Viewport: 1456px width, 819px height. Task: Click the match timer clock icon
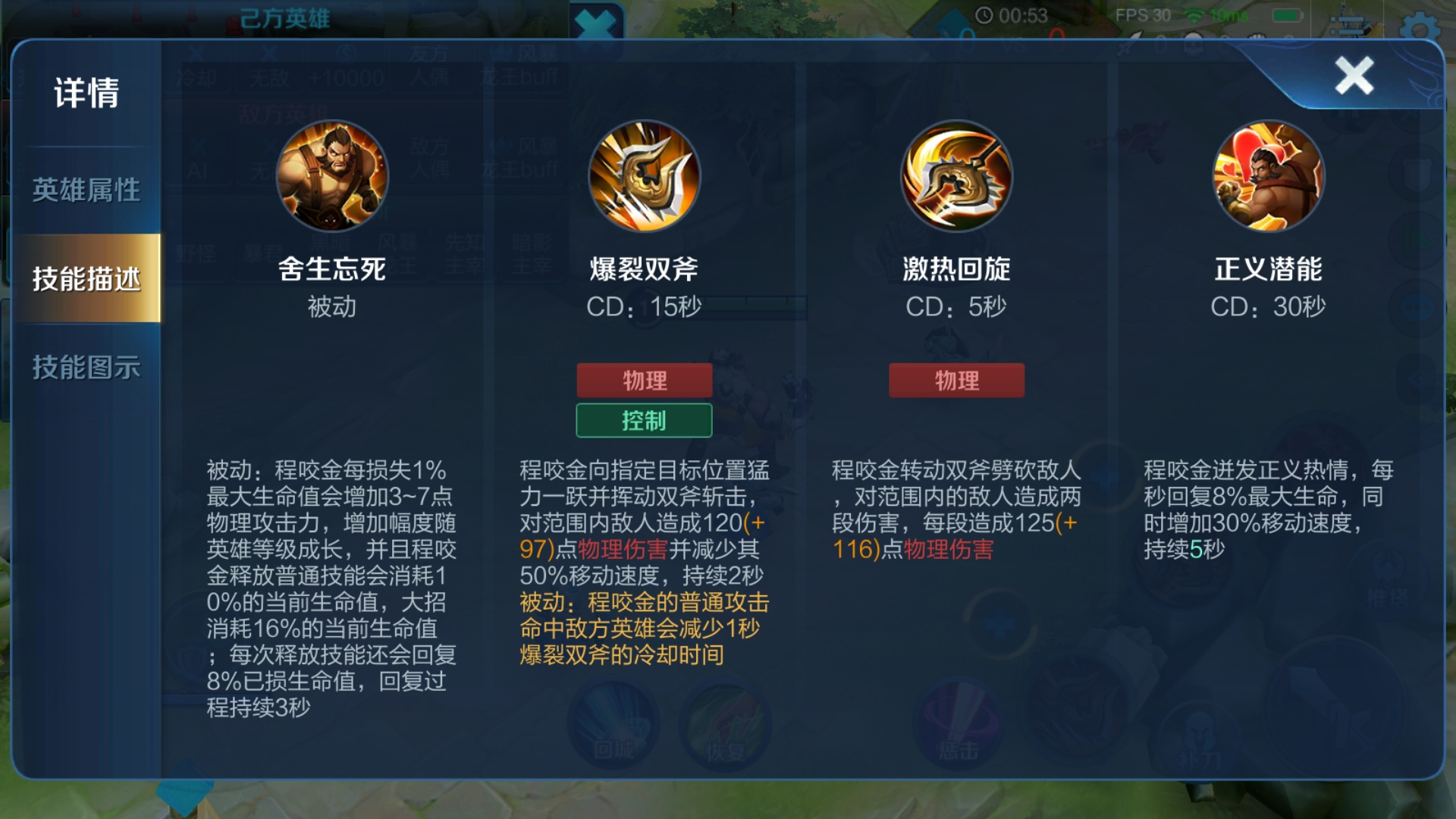984,14
